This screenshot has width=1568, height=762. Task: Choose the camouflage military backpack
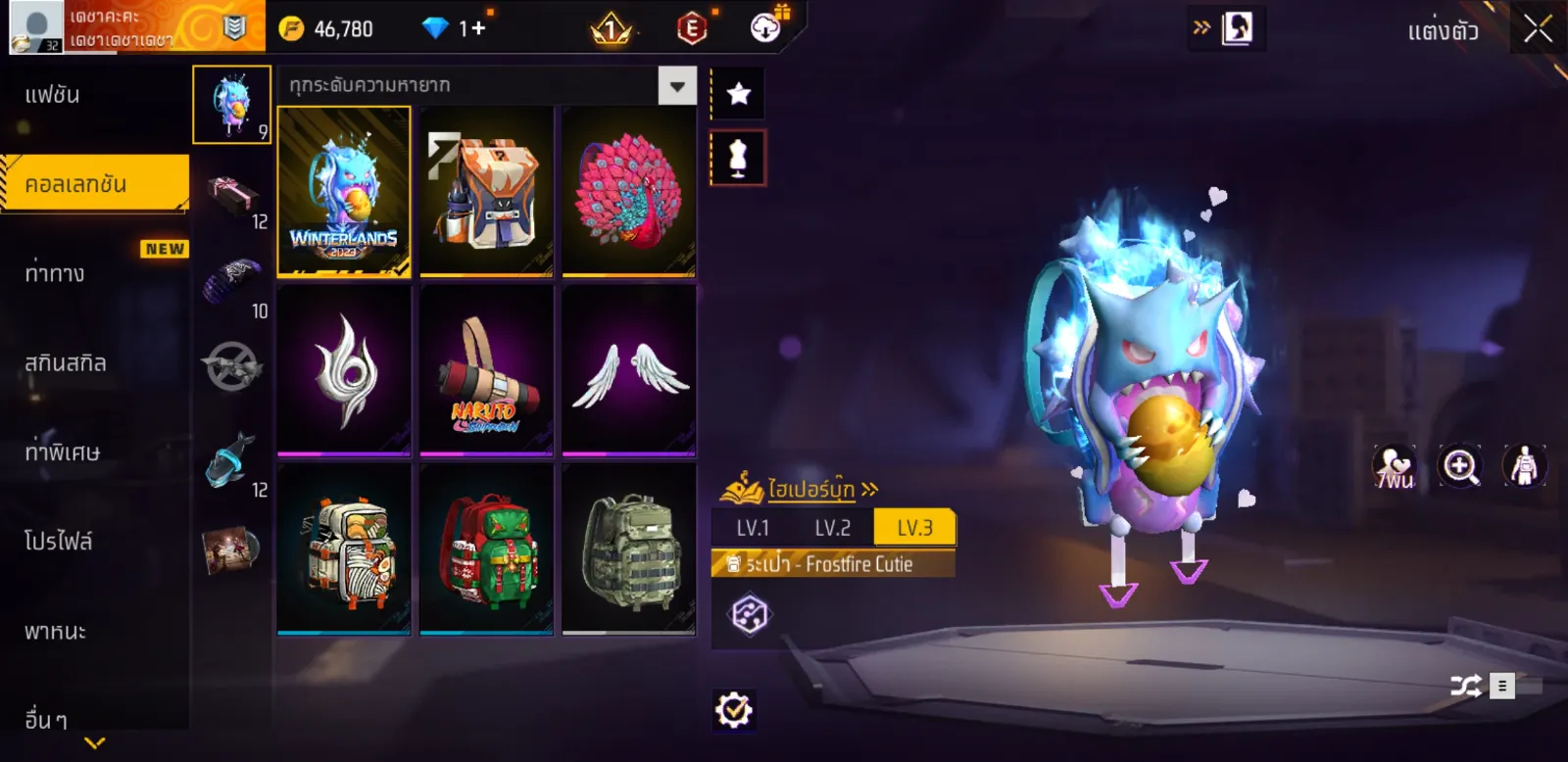[628, 549]
